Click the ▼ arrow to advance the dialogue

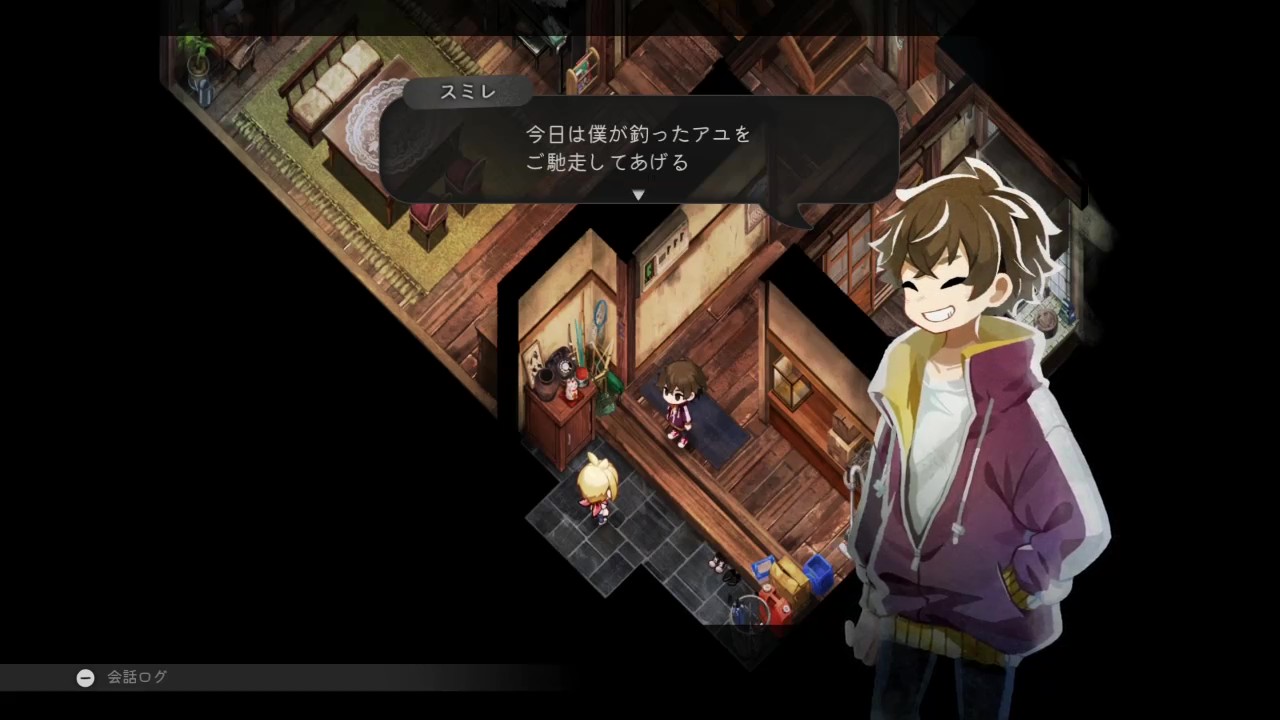638,196
